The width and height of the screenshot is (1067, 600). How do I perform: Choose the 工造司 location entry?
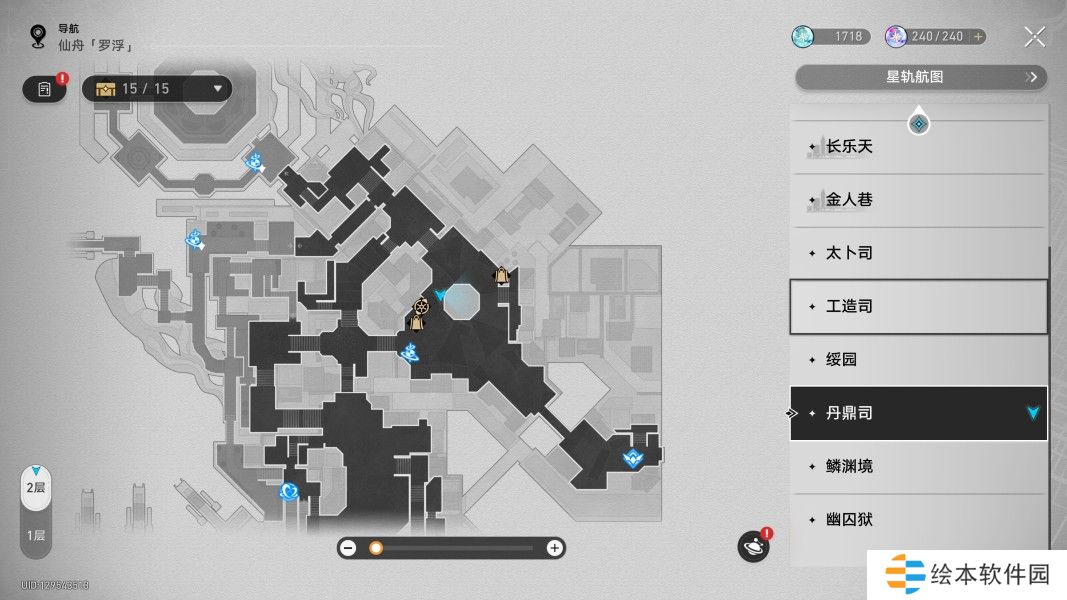[918, 306]
